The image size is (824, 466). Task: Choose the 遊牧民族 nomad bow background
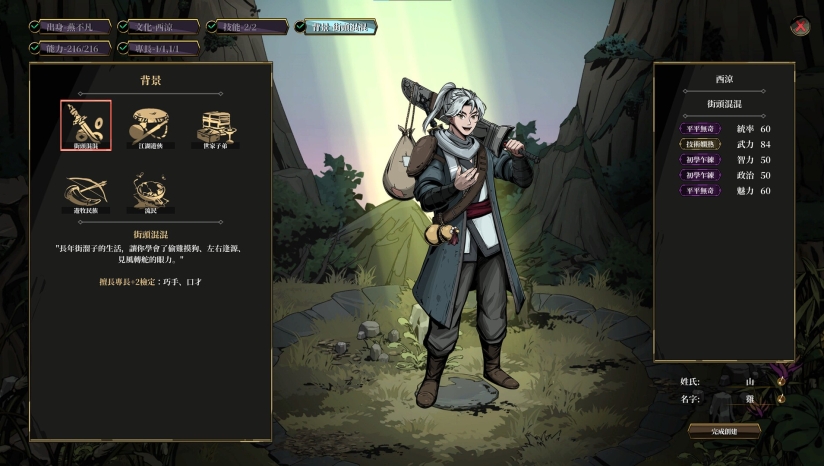pyautogui.click(x=86, y=190)
